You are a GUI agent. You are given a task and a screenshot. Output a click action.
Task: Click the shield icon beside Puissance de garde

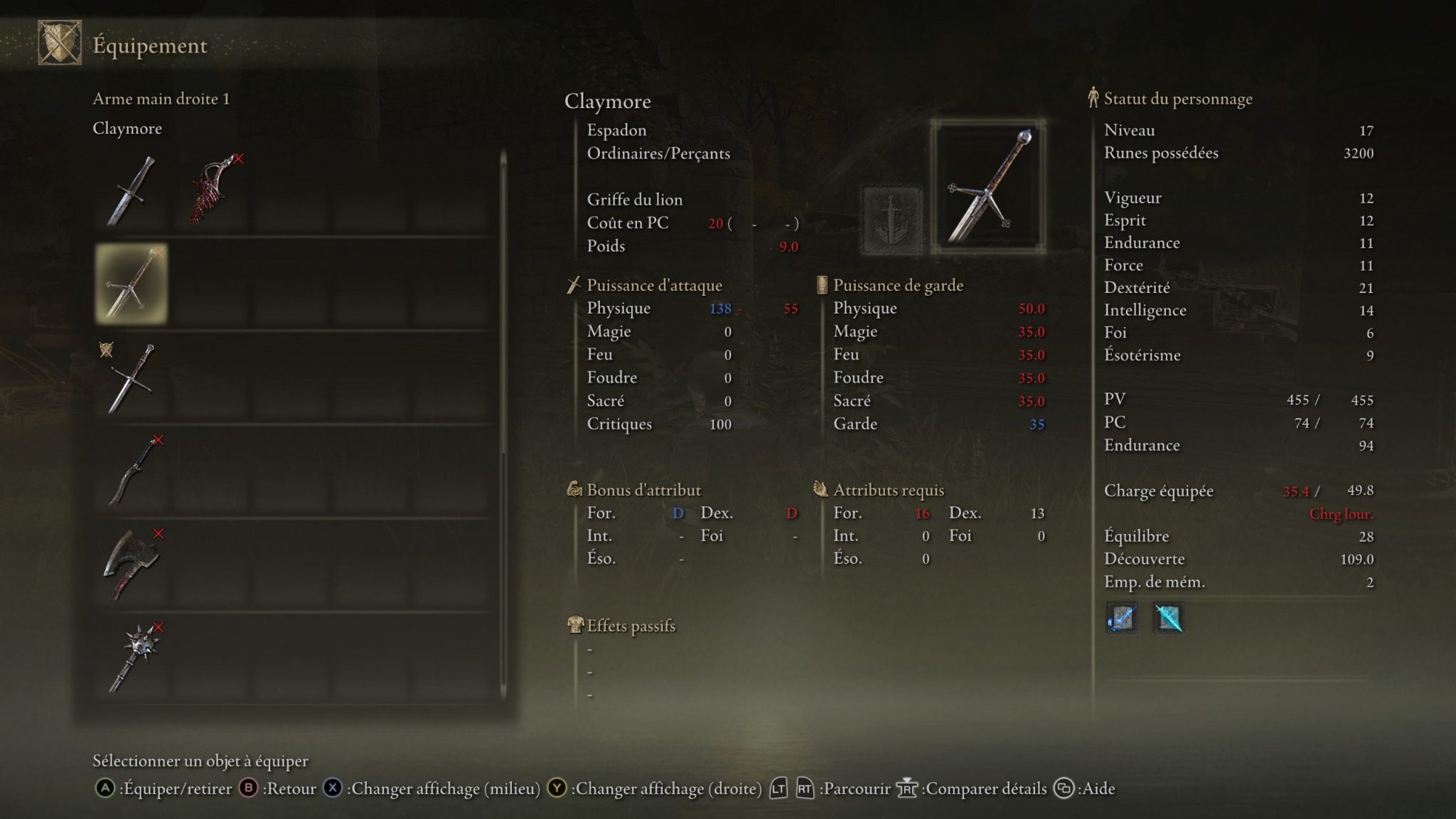click(x=821, y=284)
